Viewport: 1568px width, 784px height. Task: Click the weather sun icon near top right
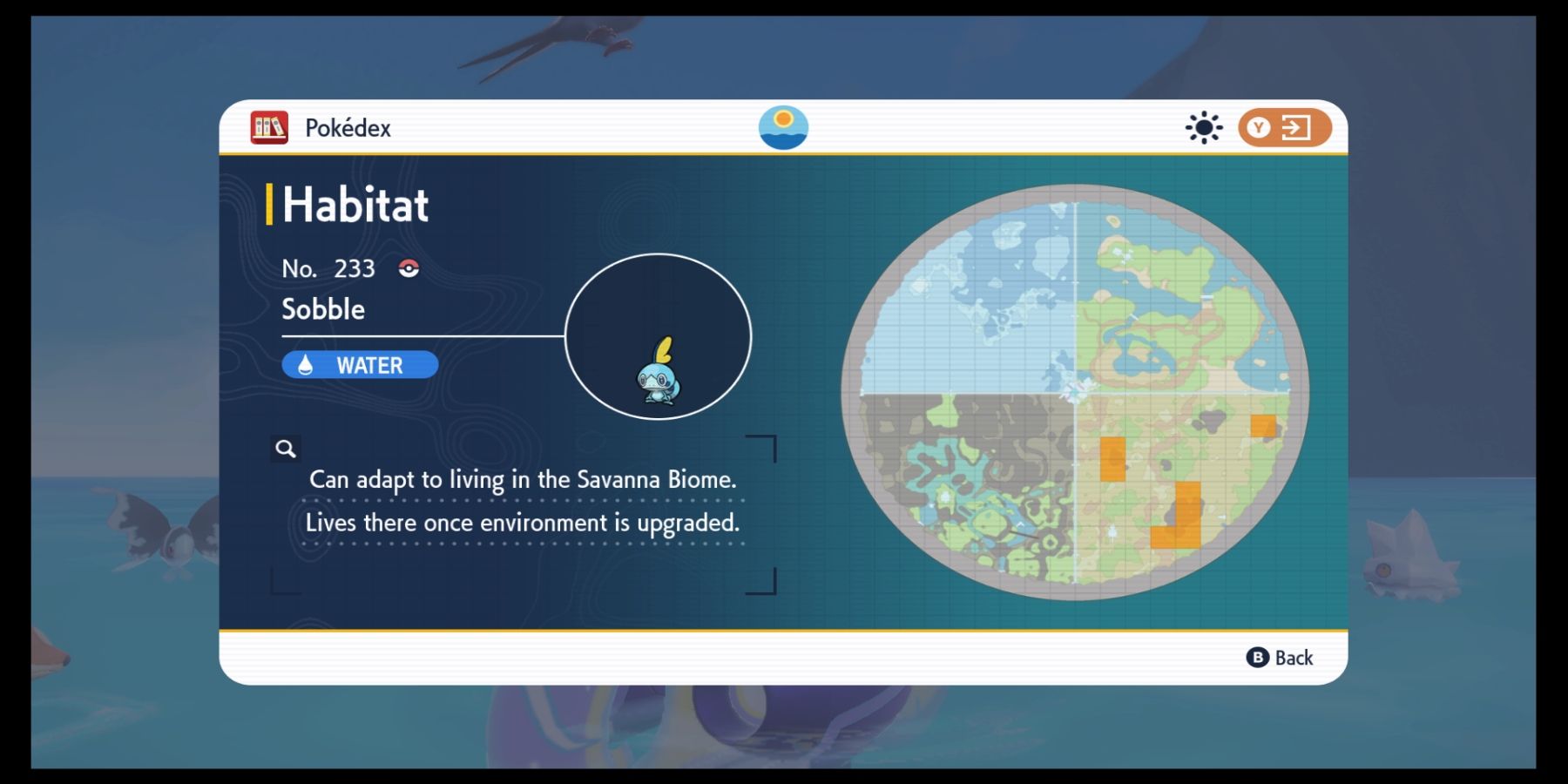click(1204, 127)
